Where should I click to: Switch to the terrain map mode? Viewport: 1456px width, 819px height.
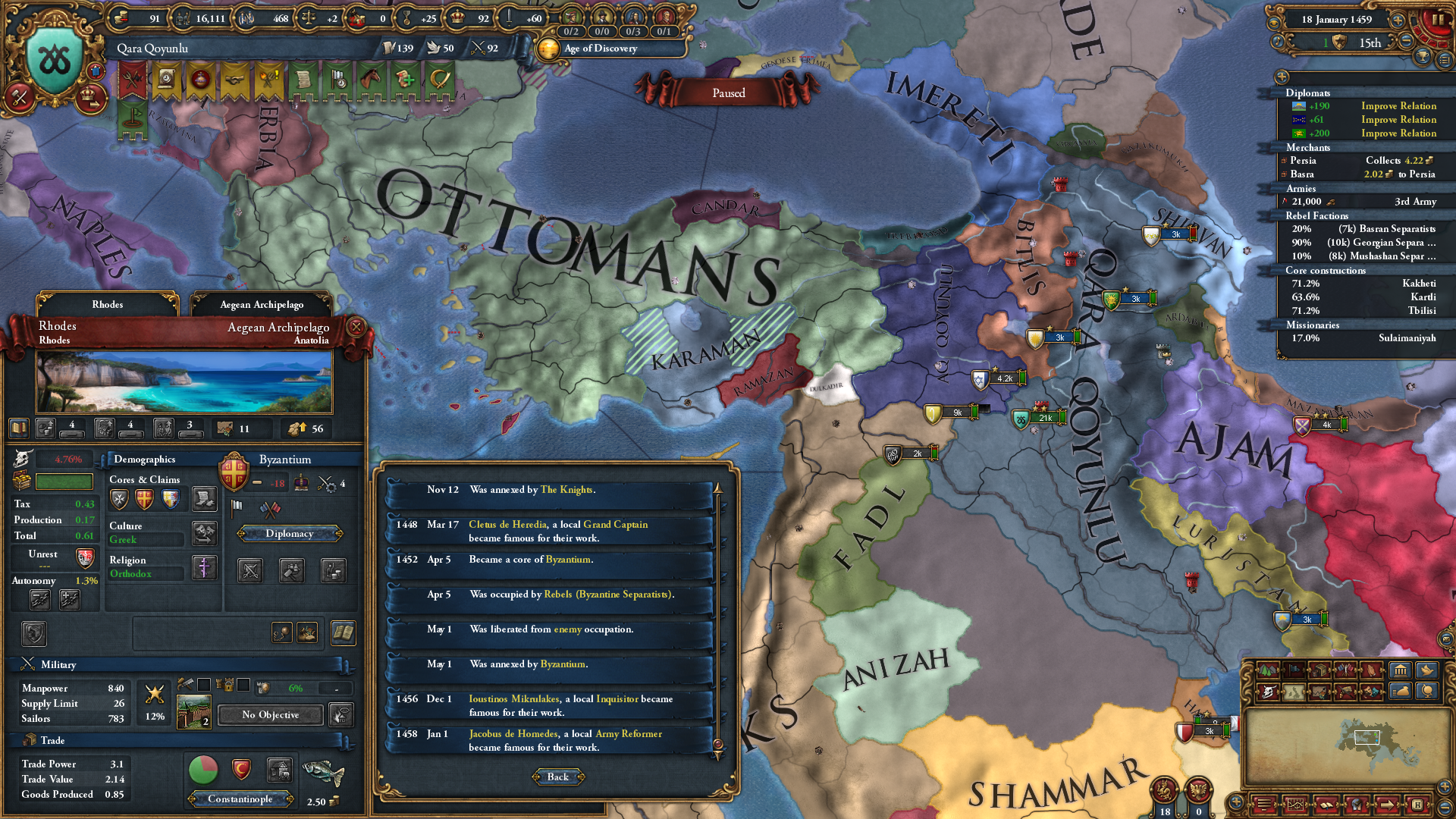pyautogui.click(x=1268, y=670)
